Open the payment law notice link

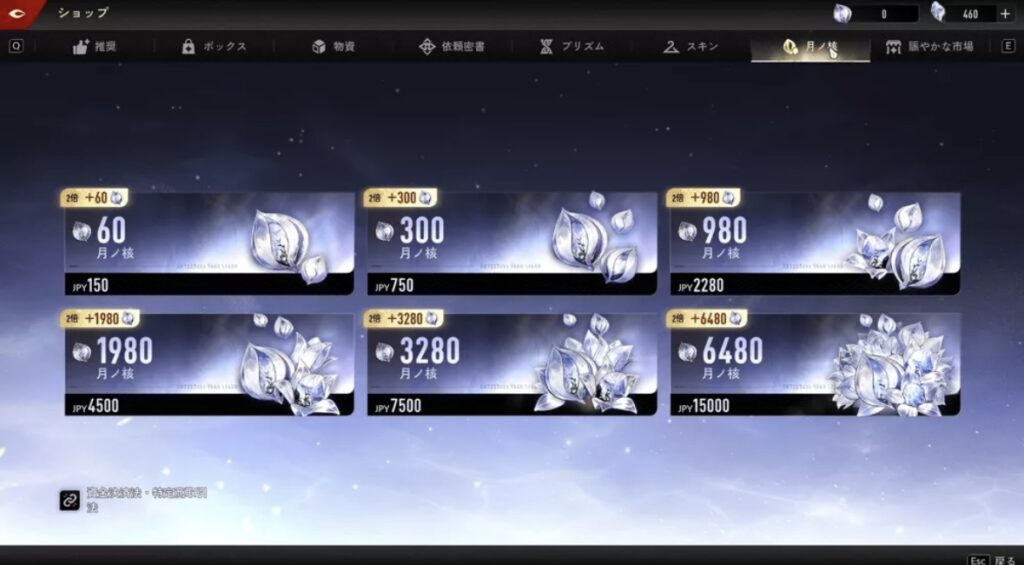(x=70, y=501)
